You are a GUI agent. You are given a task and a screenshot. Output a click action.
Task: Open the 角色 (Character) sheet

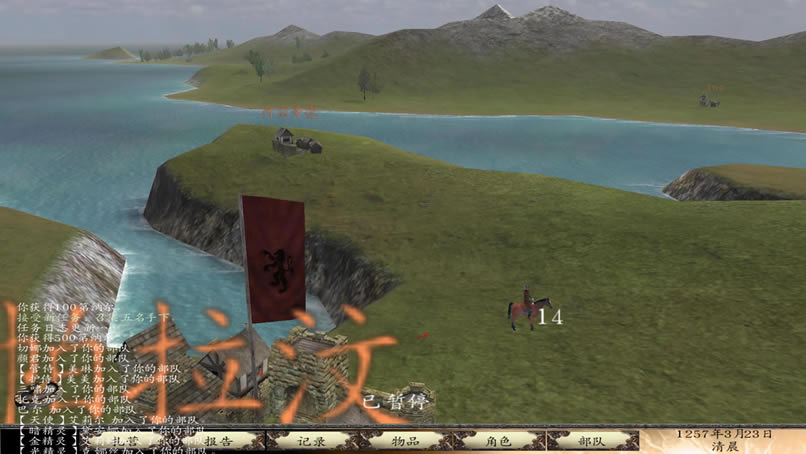tap(498, 440)
